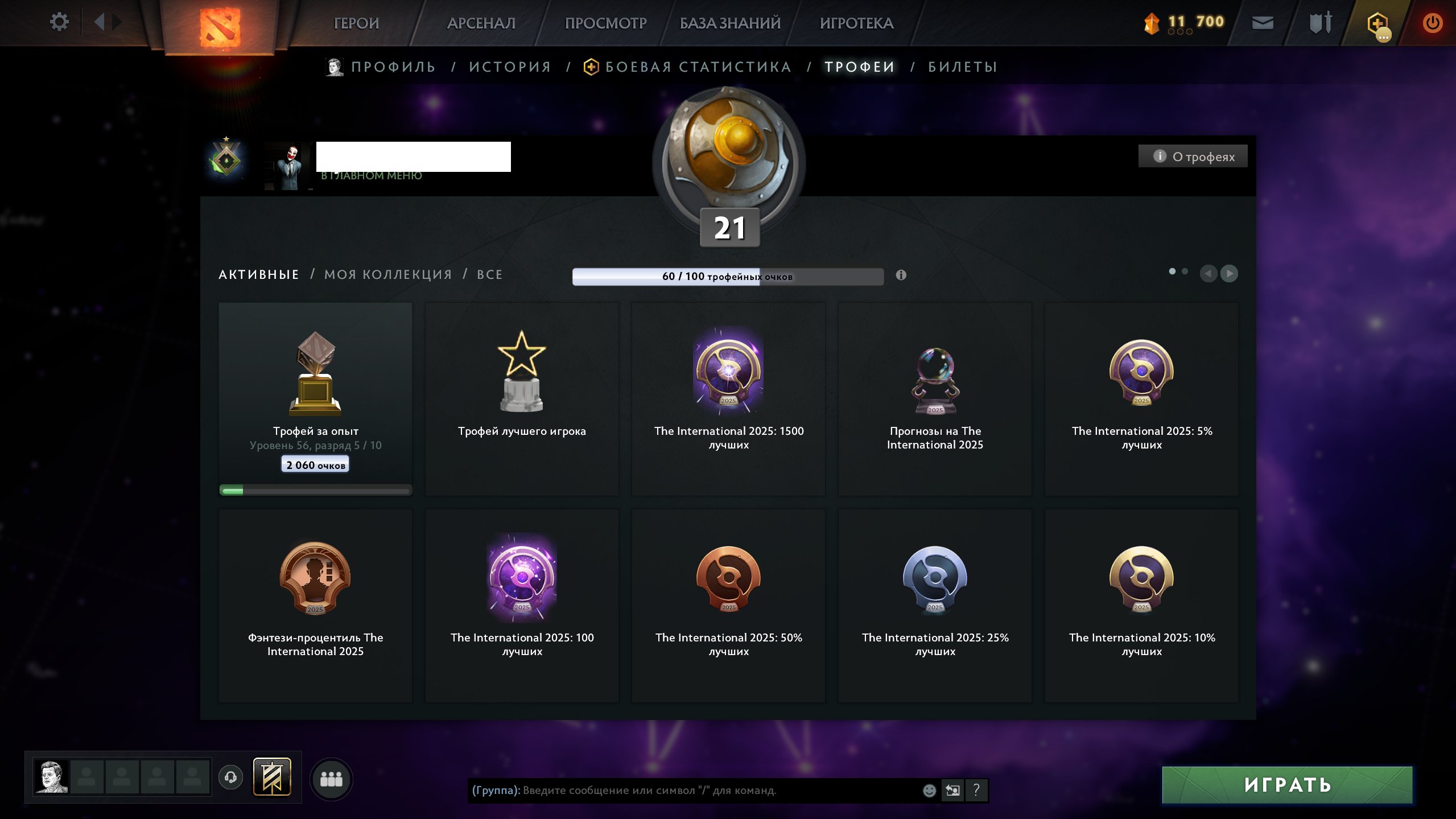Screen dimensions: 1456x819
Task: Open the settings gear menu
Action: (59, 22)
